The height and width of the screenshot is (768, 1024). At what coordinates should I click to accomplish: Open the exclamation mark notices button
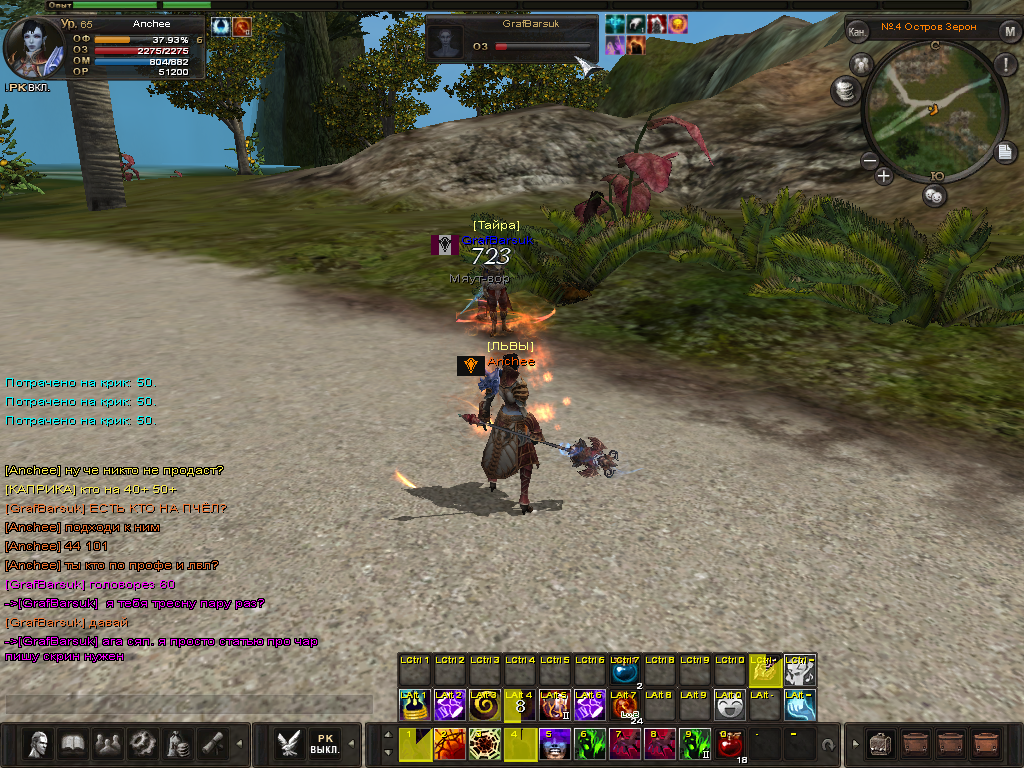tap(1004, 64)
